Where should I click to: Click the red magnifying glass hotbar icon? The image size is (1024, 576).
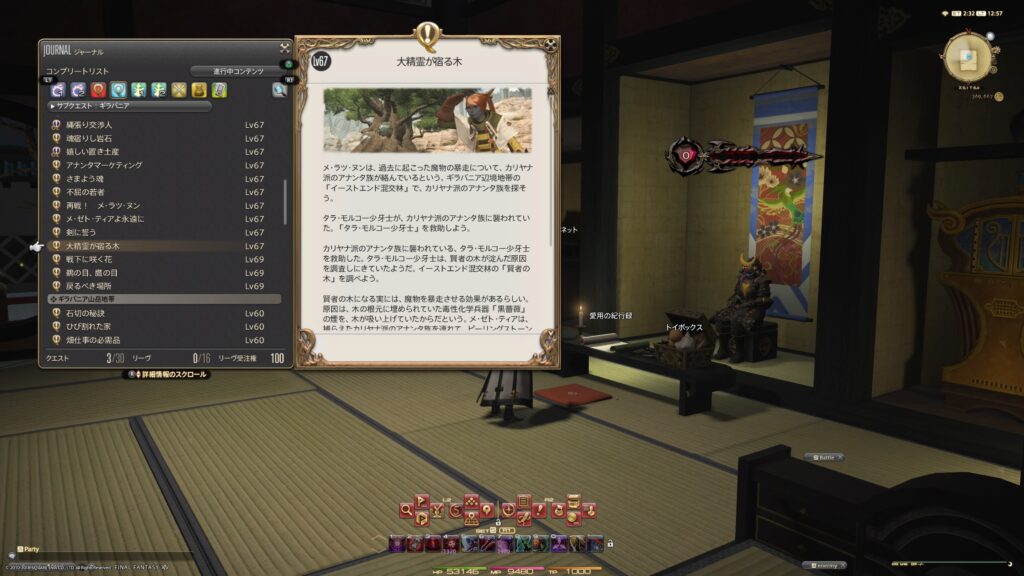coord(408,510)
